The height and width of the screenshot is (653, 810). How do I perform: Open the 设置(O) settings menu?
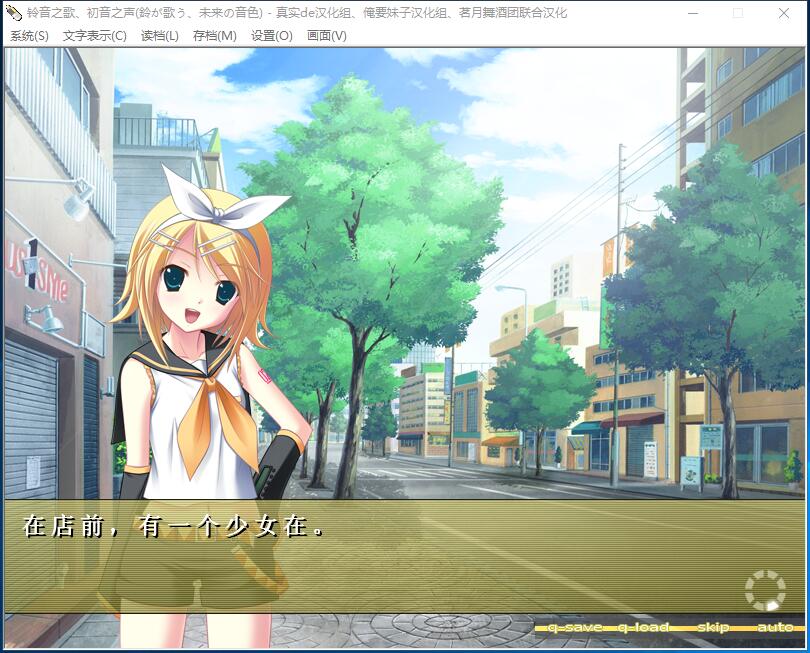271,36
